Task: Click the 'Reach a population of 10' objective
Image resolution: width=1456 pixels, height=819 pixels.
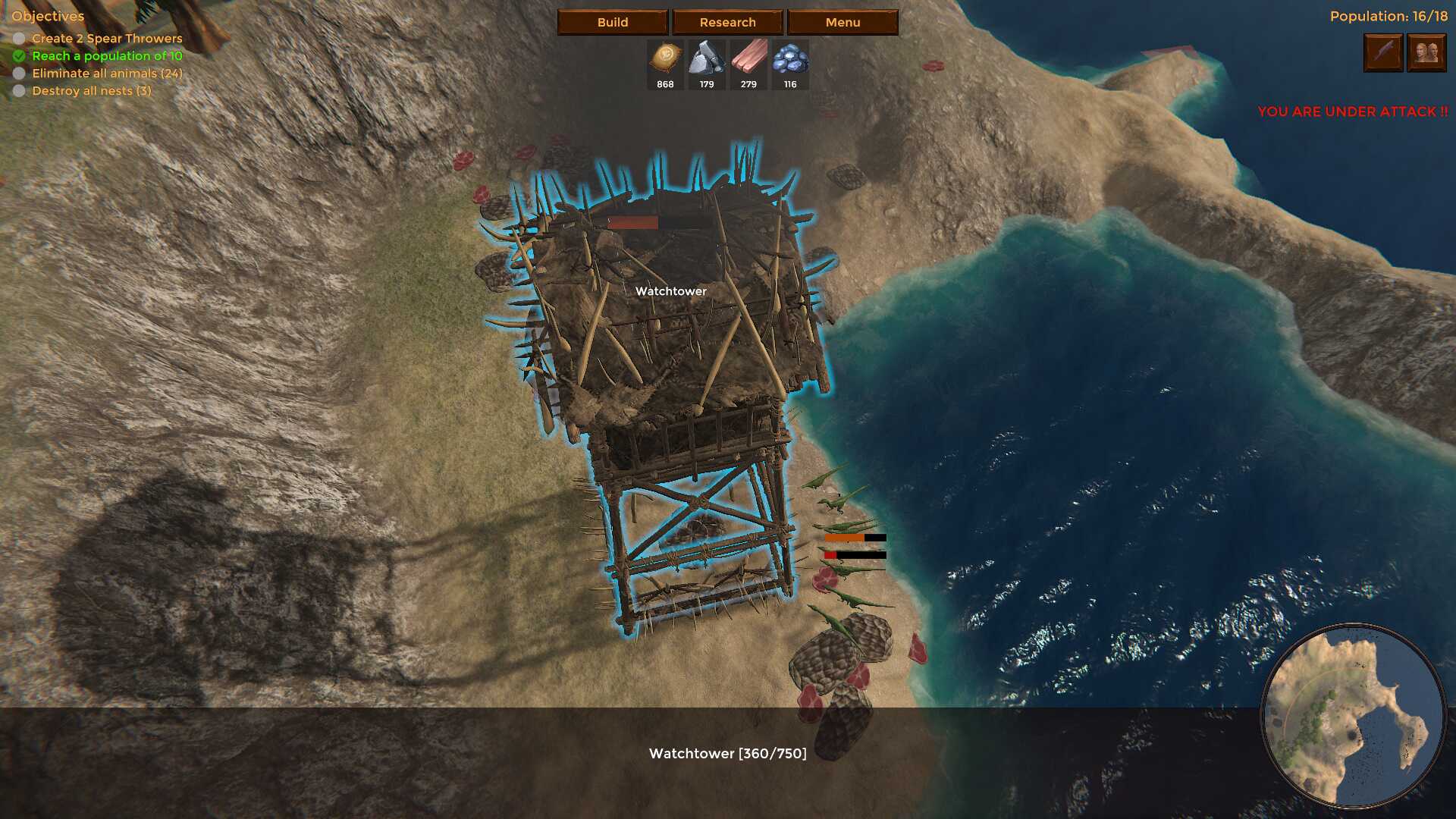Action: 107,56
